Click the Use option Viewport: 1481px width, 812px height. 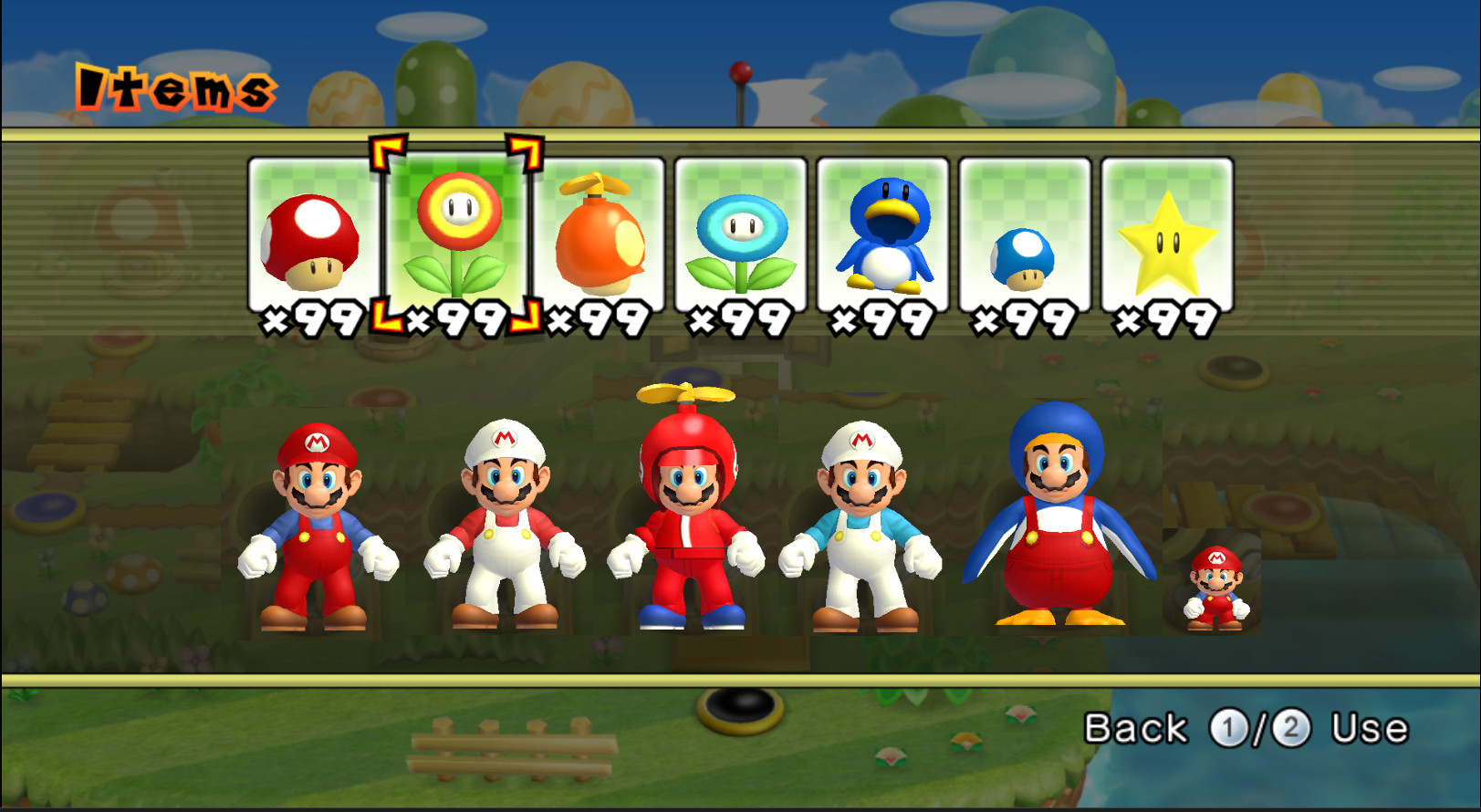pos(1369,727)
